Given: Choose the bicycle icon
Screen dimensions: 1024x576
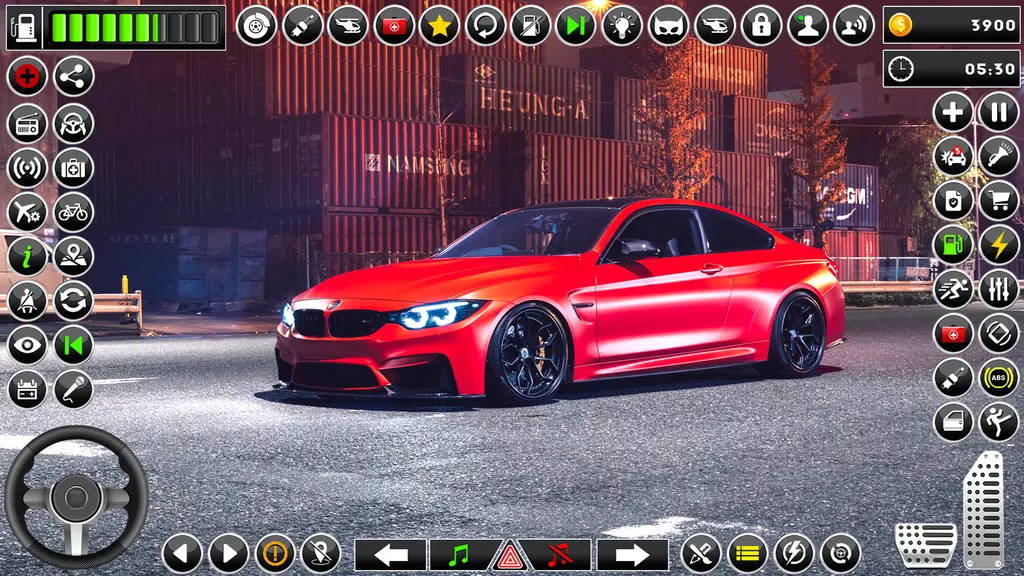Looking at the screenshot, I should point(73,211).
